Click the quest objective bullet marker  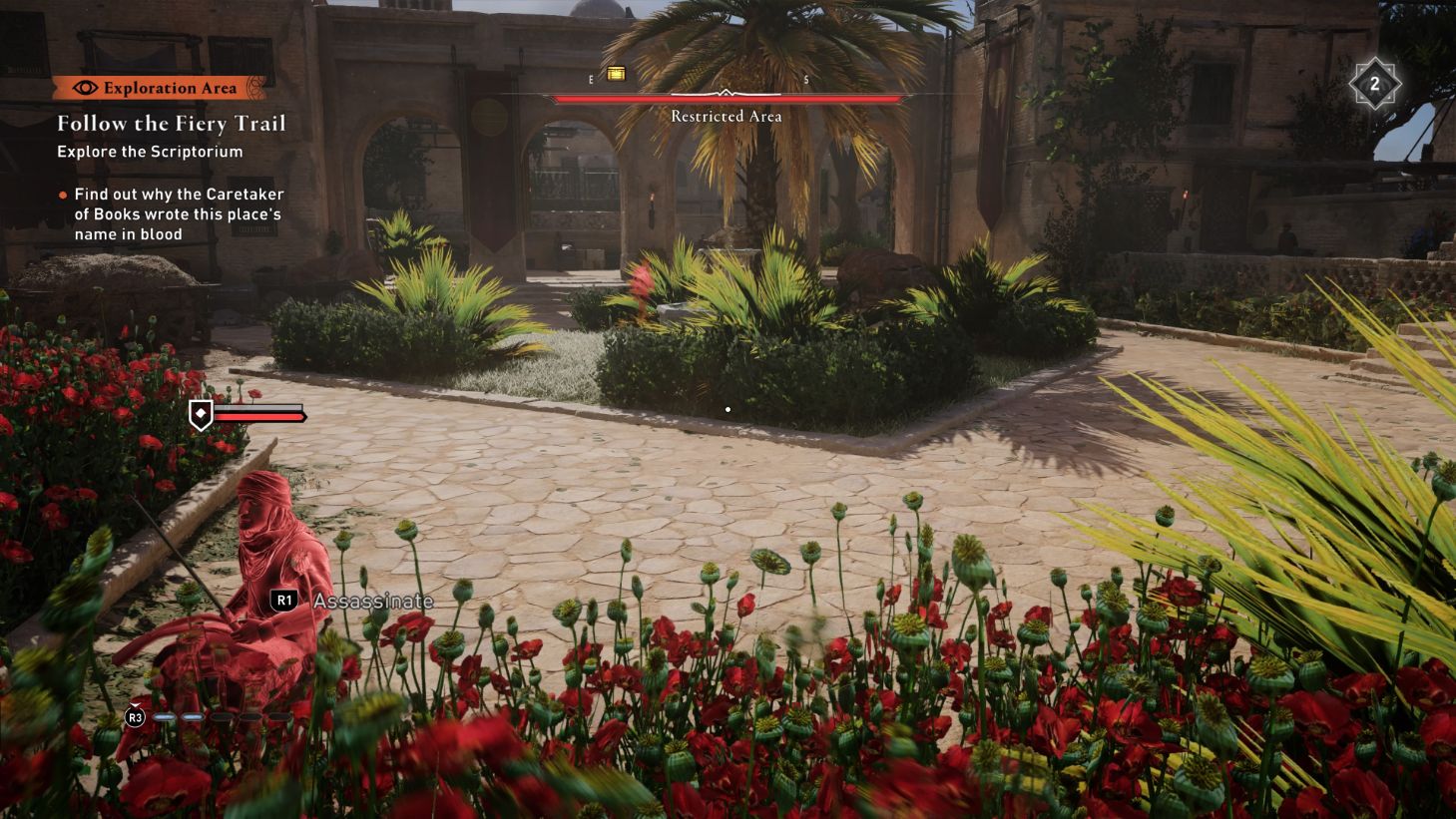[x=61, y=195]
